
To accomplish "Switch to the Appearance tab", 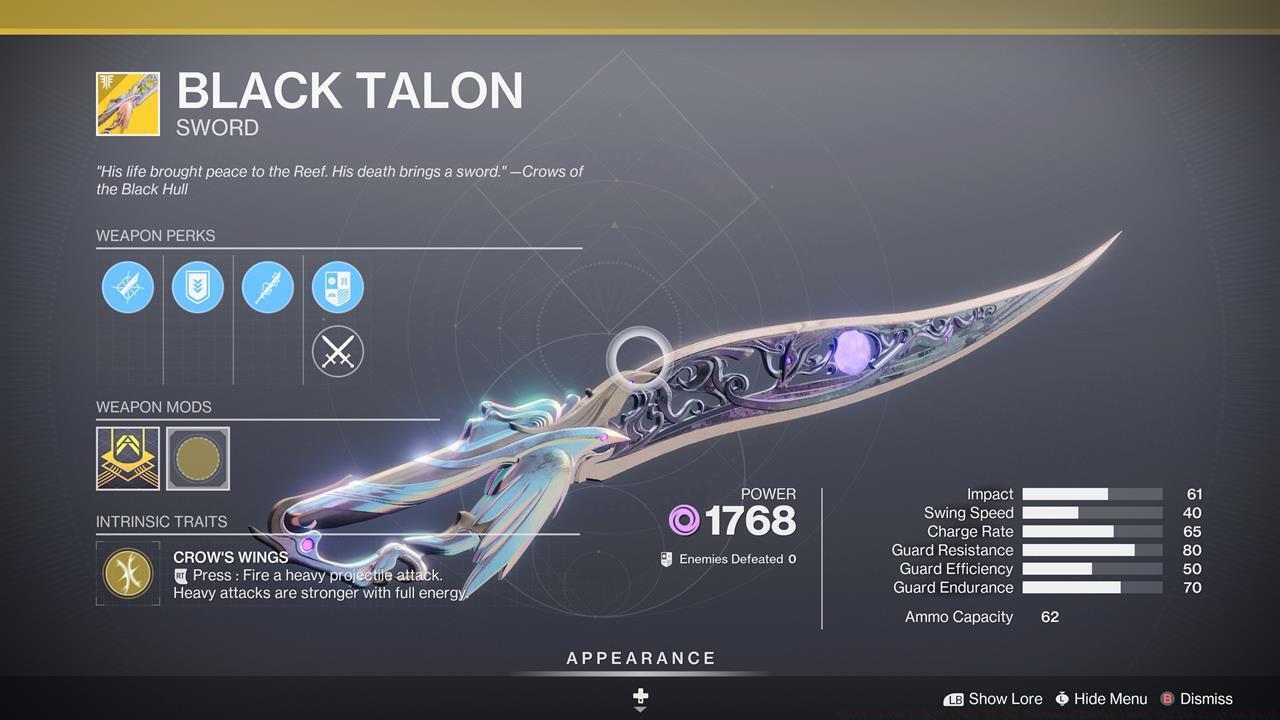I will (640, 658).
